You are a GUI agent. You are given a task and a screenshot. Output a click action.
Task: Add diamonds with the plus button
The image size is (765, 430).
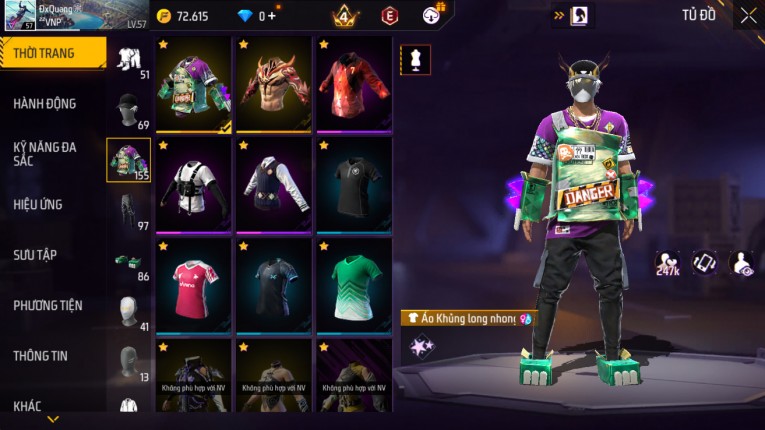pyautogui.click(x=271, y=16)
